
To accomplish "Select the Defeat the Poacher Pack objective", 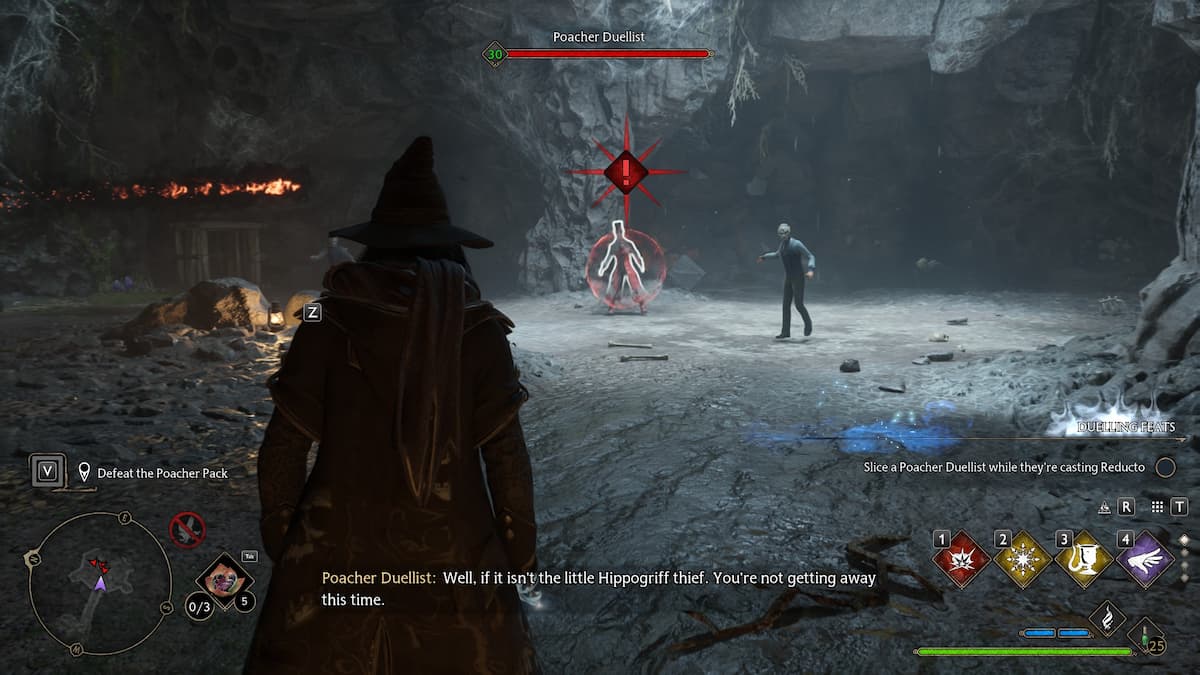I will click(x=162, y=473).
